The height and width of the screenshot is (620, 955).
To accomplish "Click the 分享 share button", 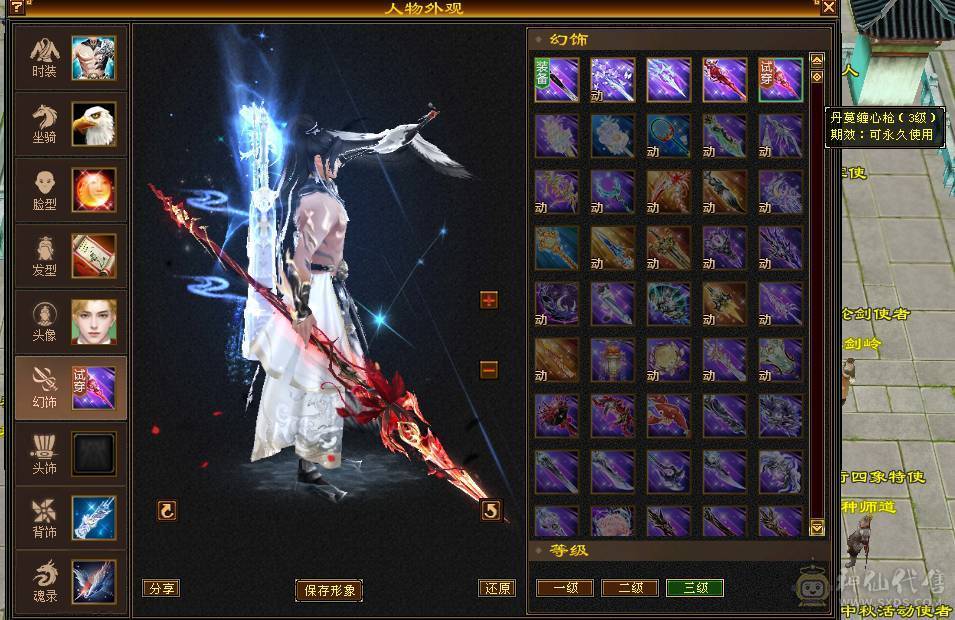I will (161, 588).
